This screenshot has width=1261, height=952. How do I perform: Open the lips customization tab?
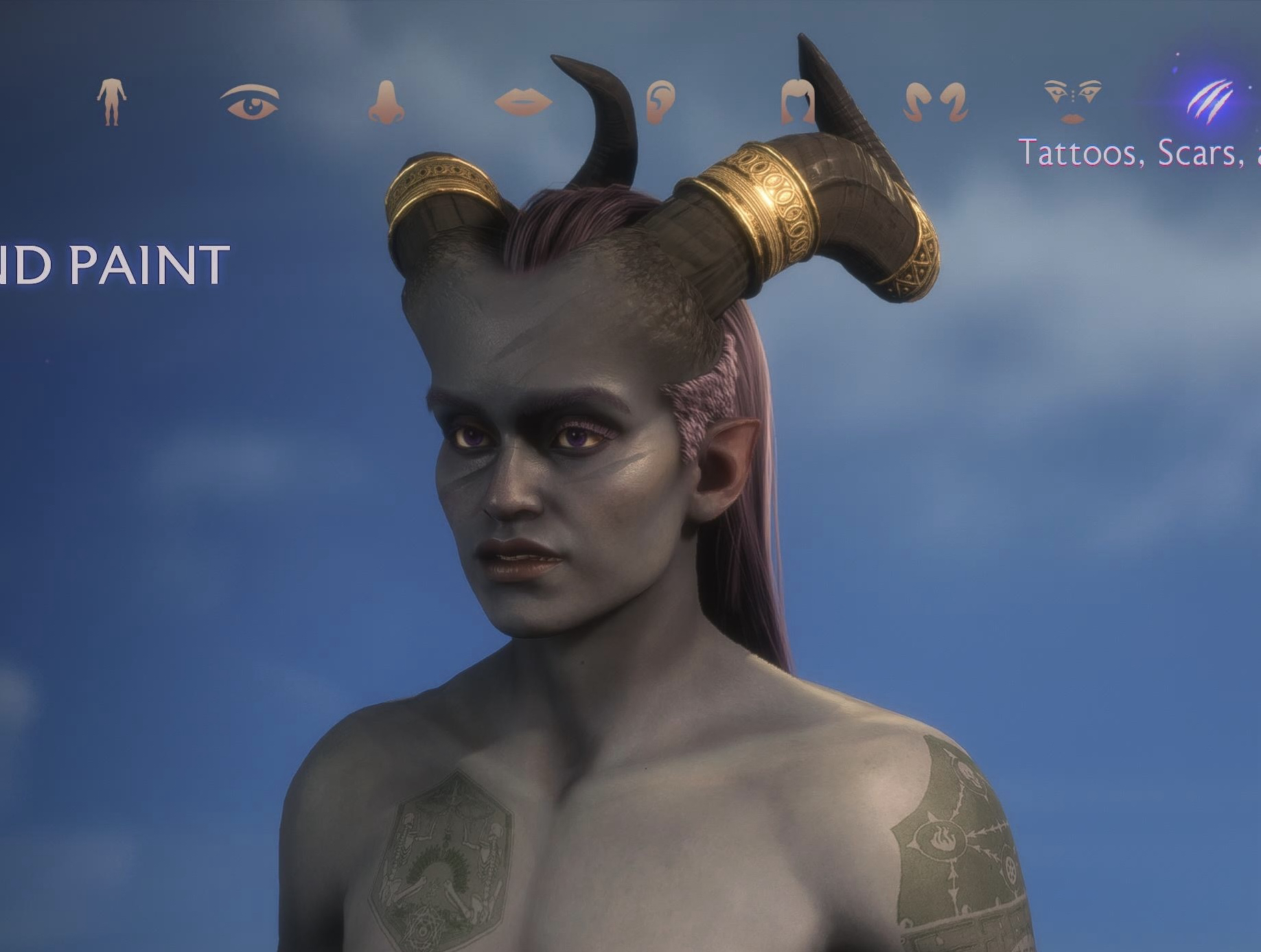pyautogui.click(x=523, y=102)
